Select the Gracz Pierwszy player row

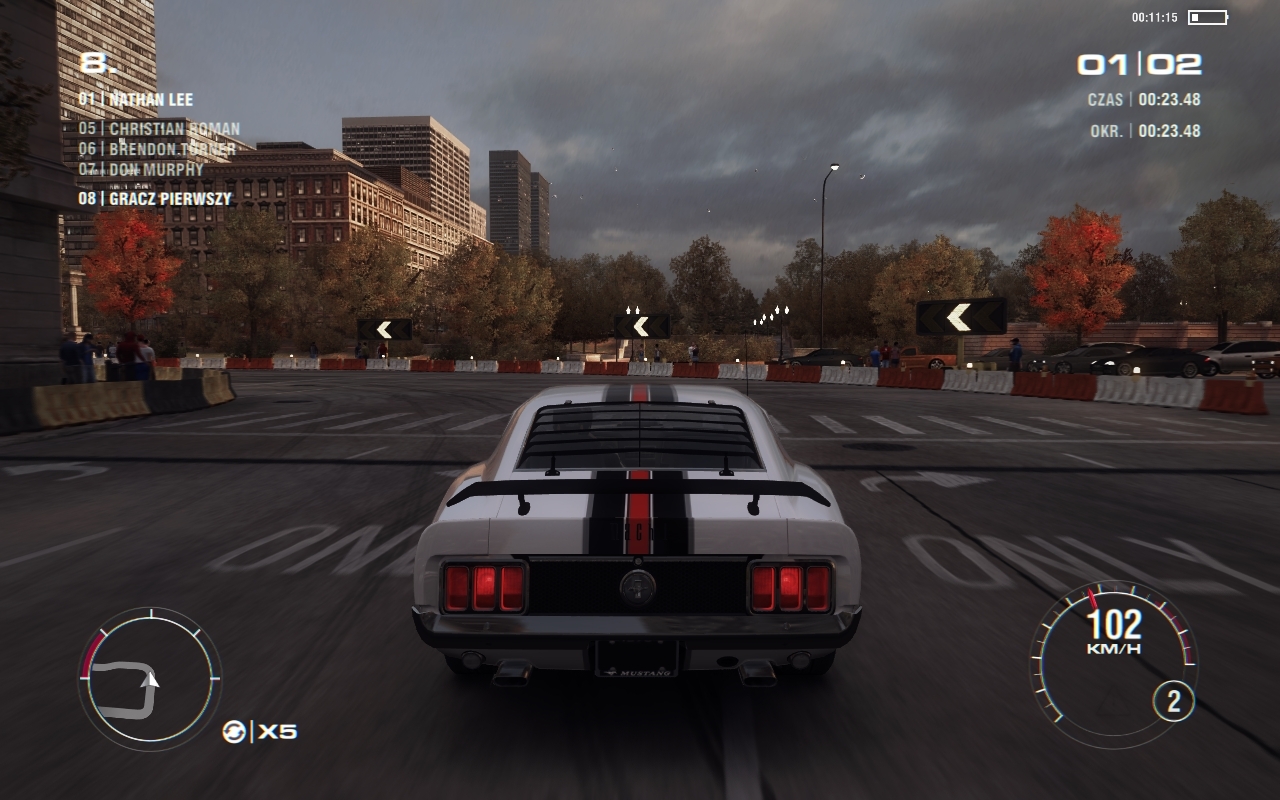pyautogui.click(x=155, y=199)
